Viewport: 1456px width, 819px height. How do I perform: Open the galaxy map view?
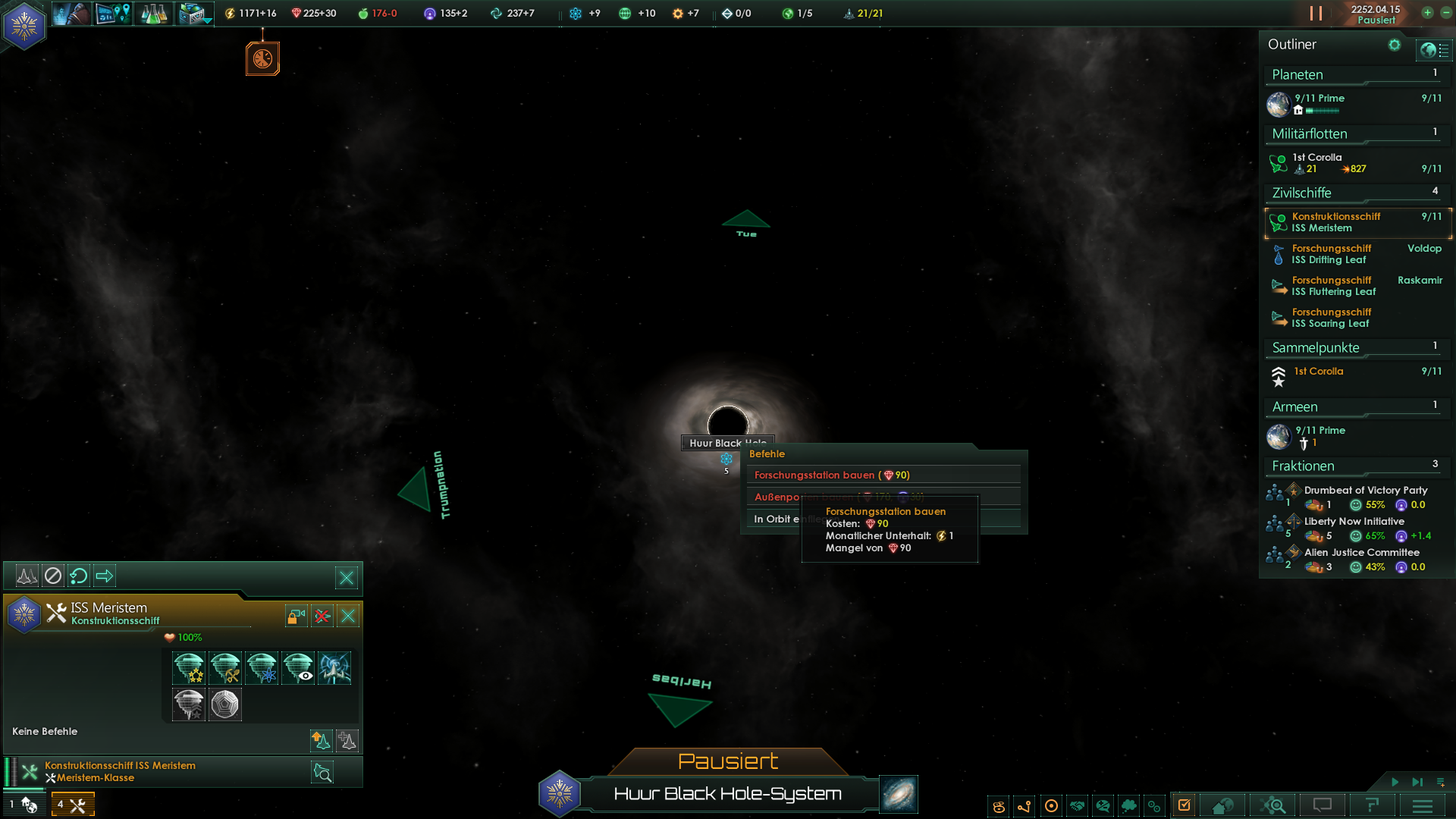click(899, 794)
